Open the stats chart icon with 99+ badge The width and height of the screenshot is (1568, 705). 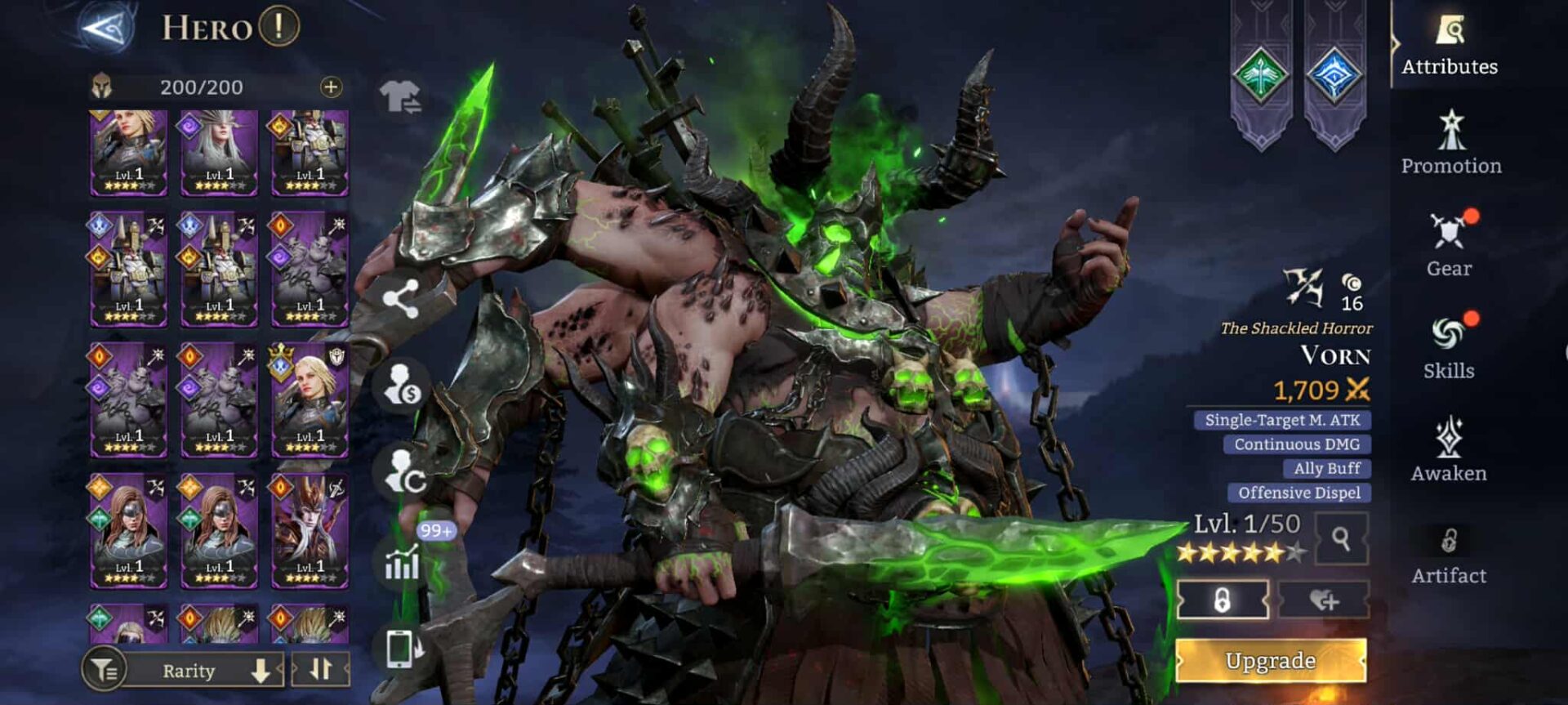click(x=402, y=562)
